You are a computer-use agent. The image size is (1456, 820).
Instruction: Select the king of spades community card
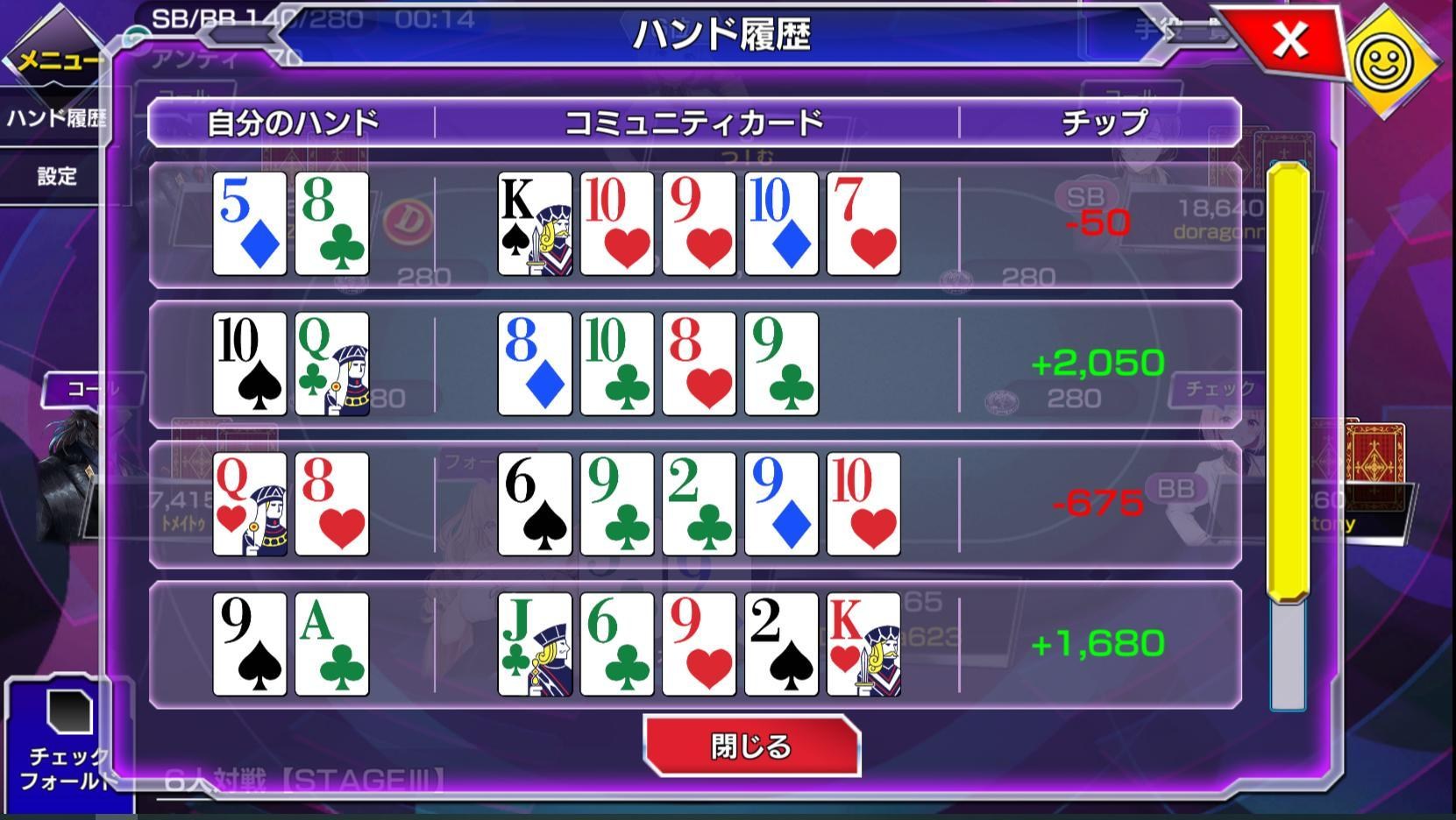click(x=534, y=223)
